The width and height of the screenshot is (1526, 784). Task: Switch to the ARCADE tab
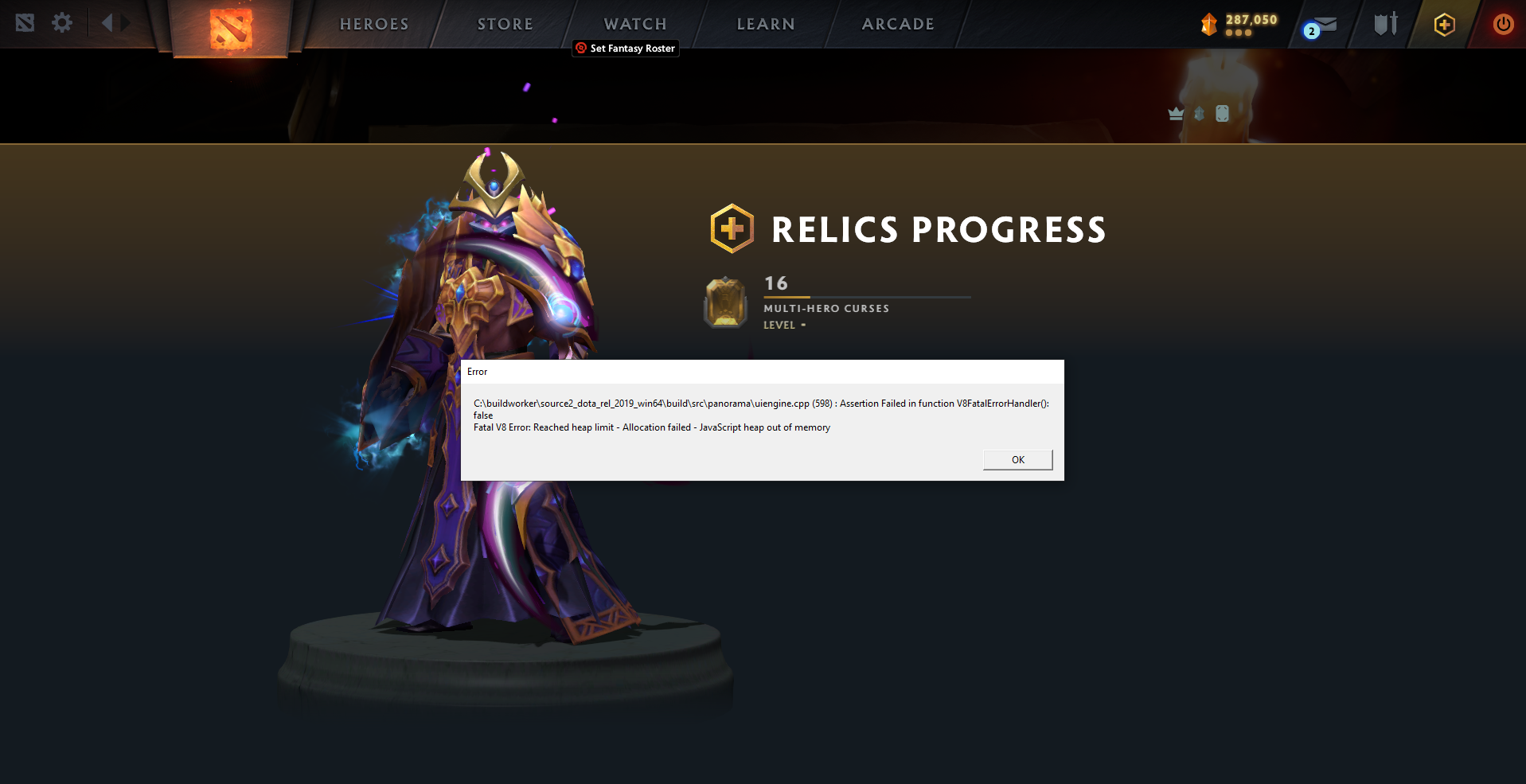(898, 24)
